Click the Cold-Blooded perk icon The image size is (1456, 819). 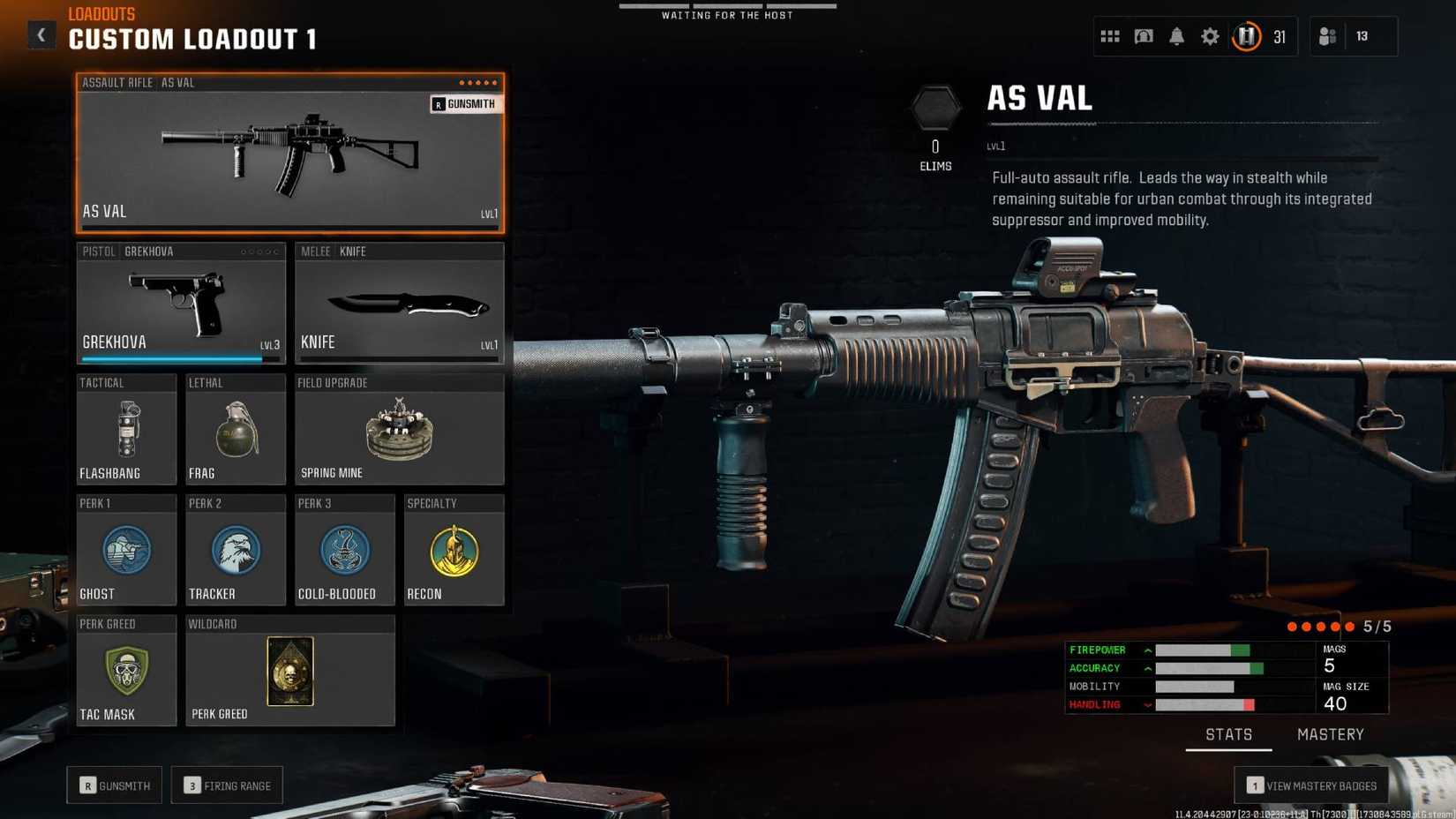coord(344,551)
